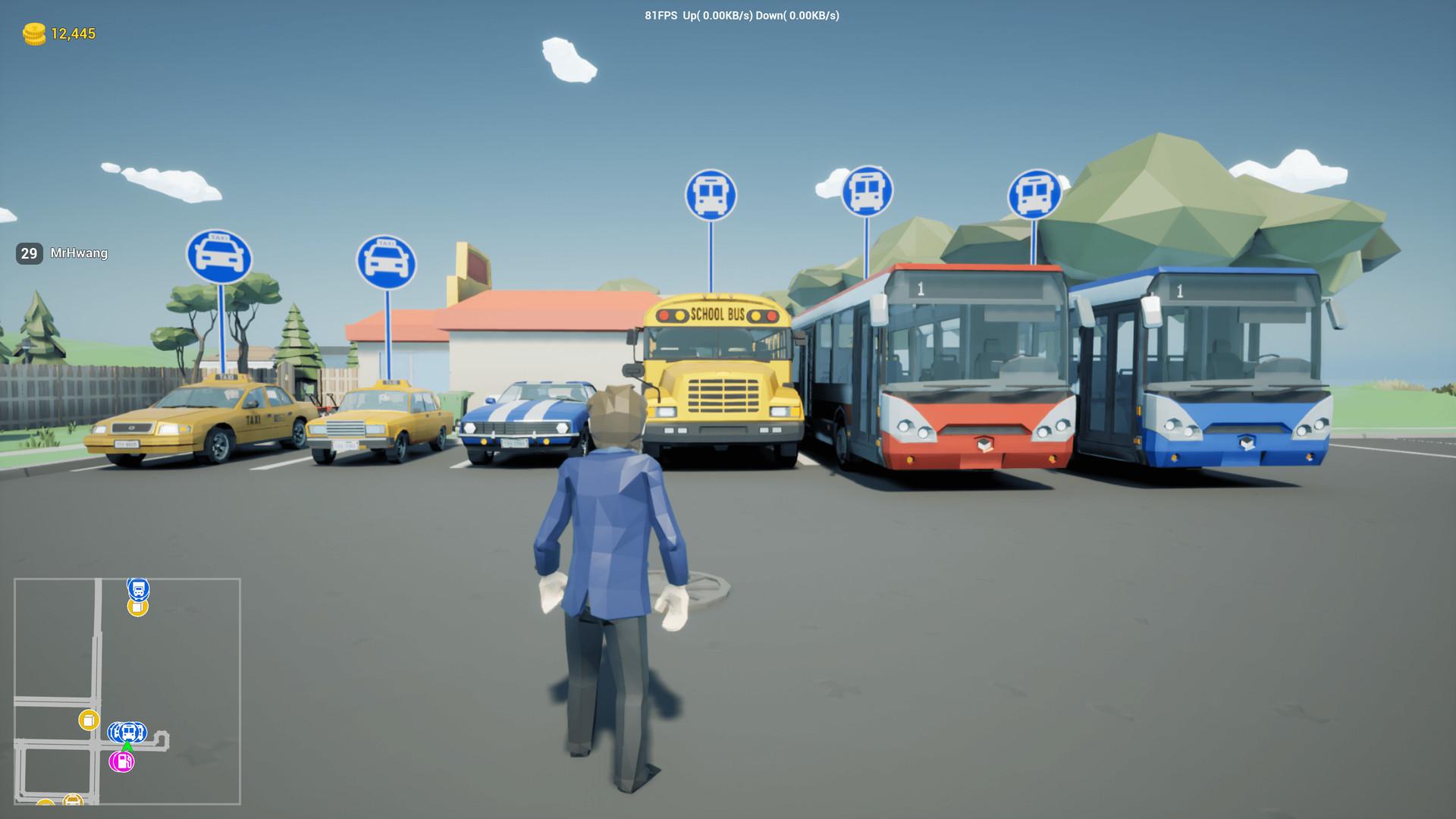The image size is (1456, 819).
Task: Click the blue bus stop icon on the minimap
Action: 127,733
